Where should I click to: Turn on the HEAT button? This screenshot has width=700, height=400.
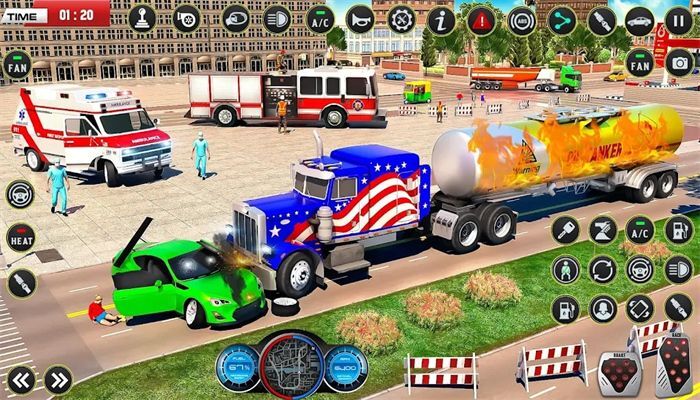[x=20, y=237]
